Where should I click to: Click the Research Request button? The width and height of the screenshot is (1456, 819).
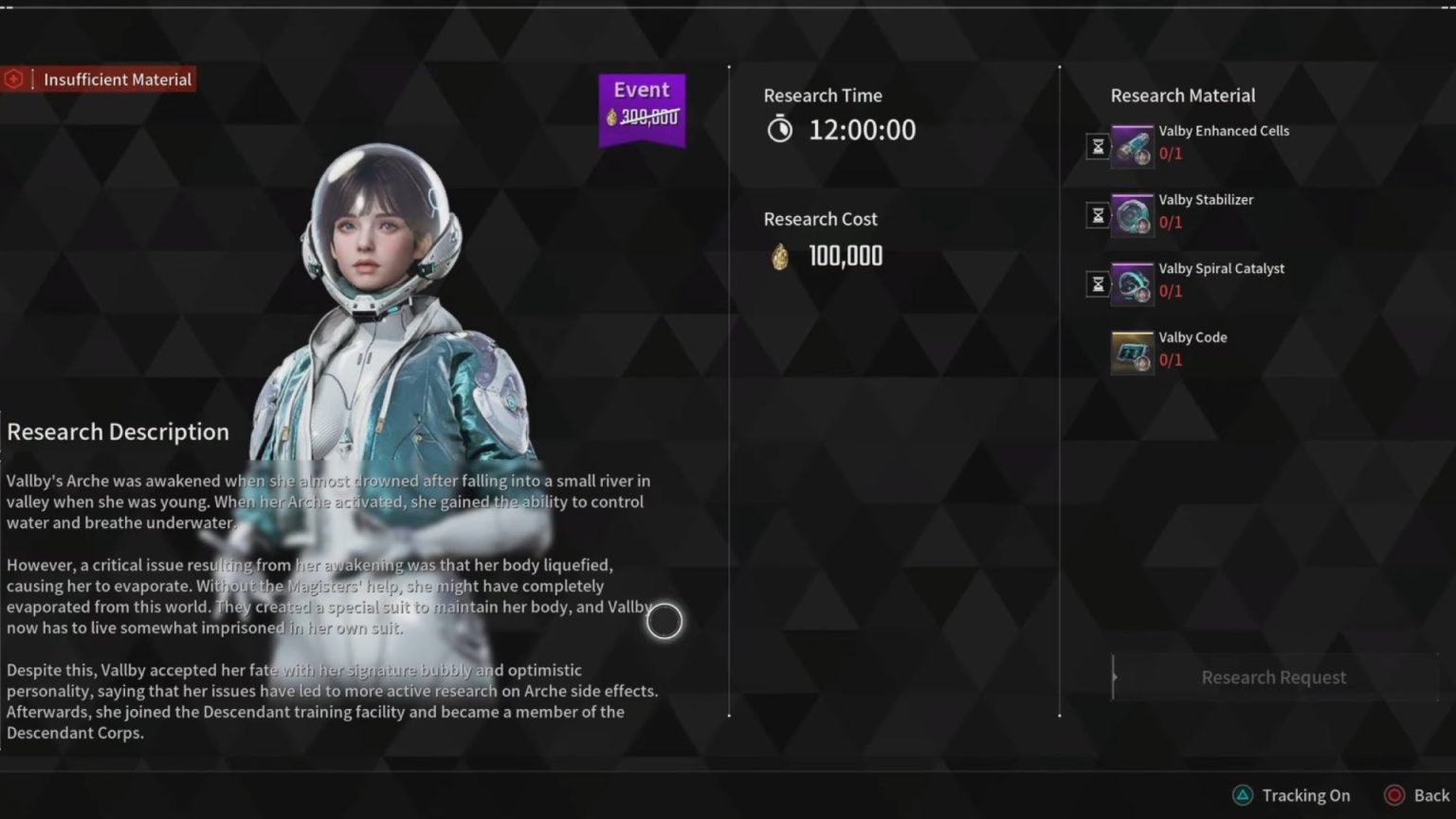pyautogui.click(x=1274, y=677)
